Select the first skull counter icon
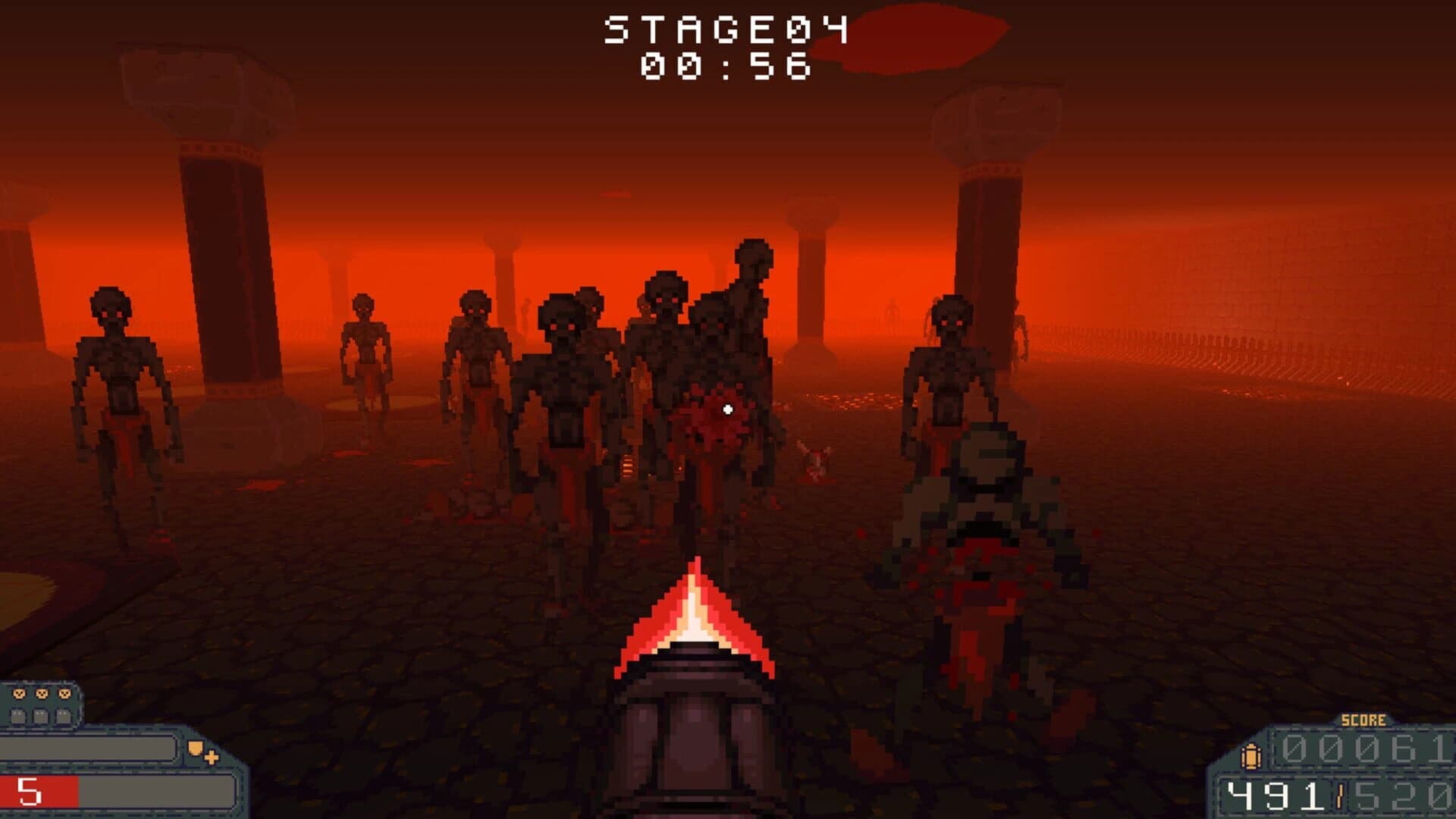This screenshot has height=819, width=1456. click(19, 694)
